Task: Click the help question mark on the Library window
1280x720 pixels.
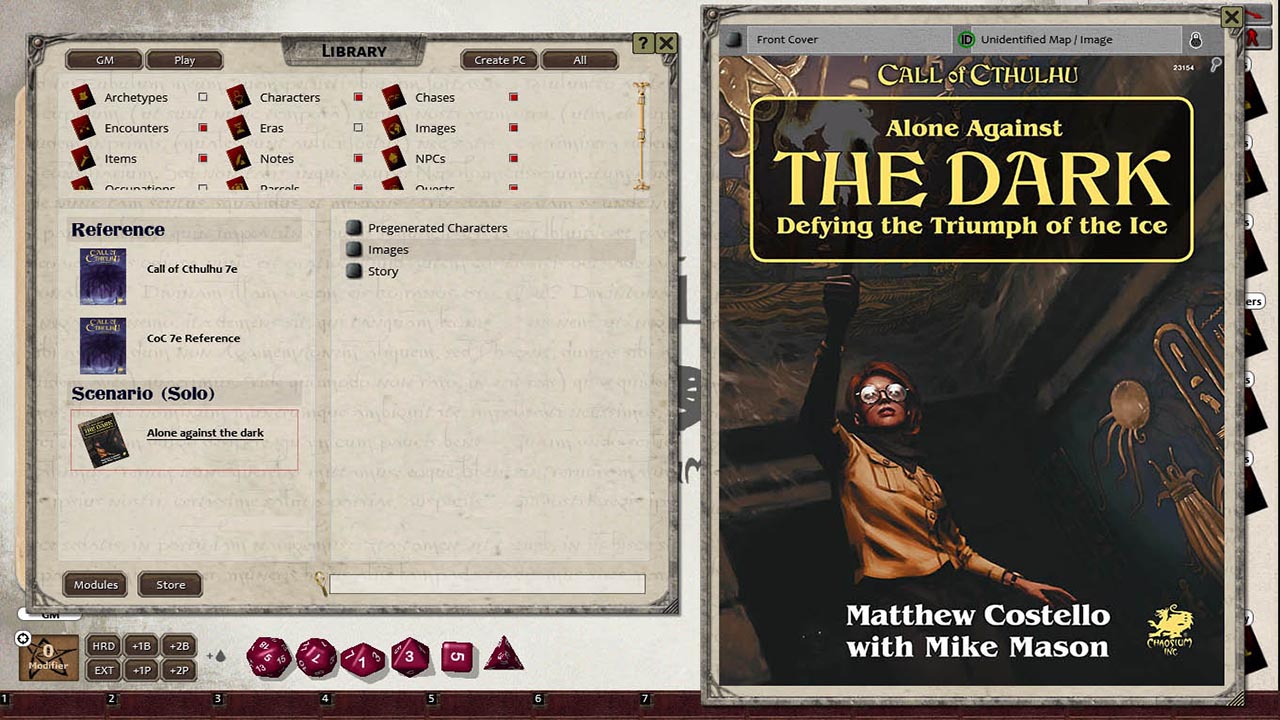Action: (x=641, y=42)
